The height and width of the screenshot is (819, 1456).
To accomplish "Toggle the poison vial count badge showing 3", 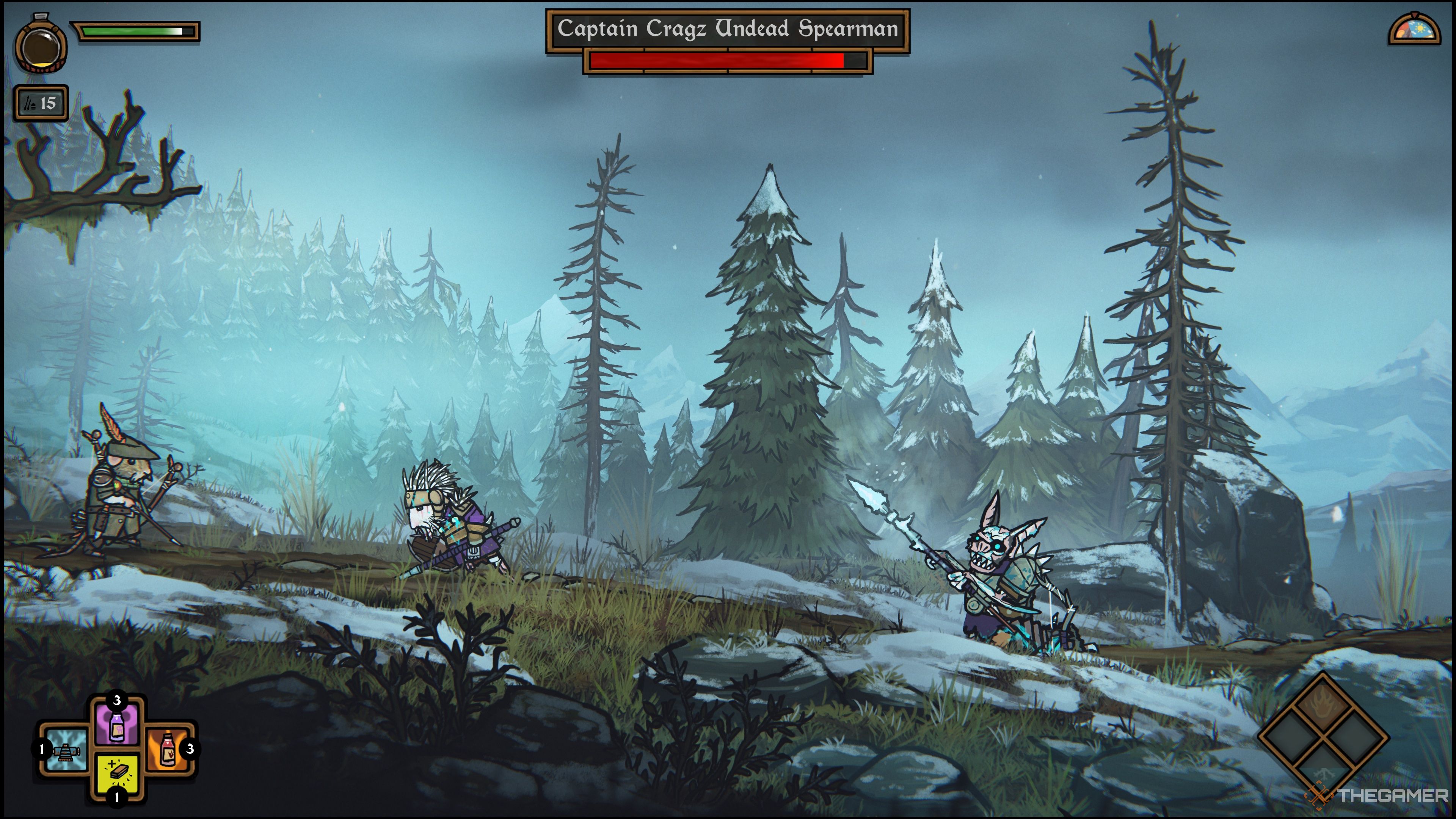I will (117, 700).
